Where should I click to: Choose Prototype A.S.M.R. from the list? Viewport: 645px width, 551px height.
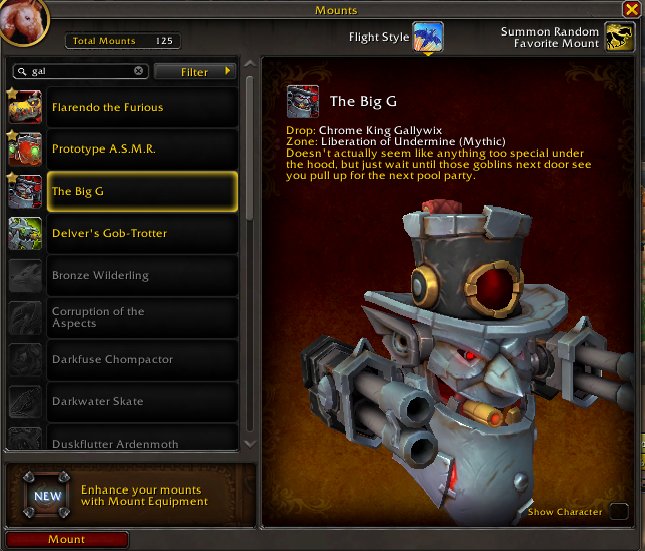click(142, 150)
